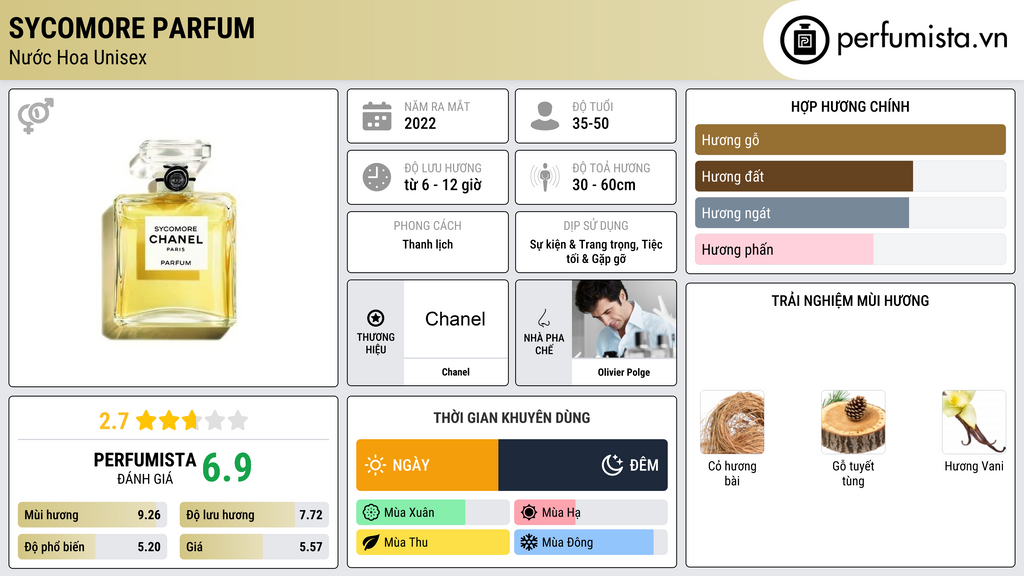Select the Hương phấn accord bar
The width and height of the screenshot is (1024, 576).
coord(850,250)
